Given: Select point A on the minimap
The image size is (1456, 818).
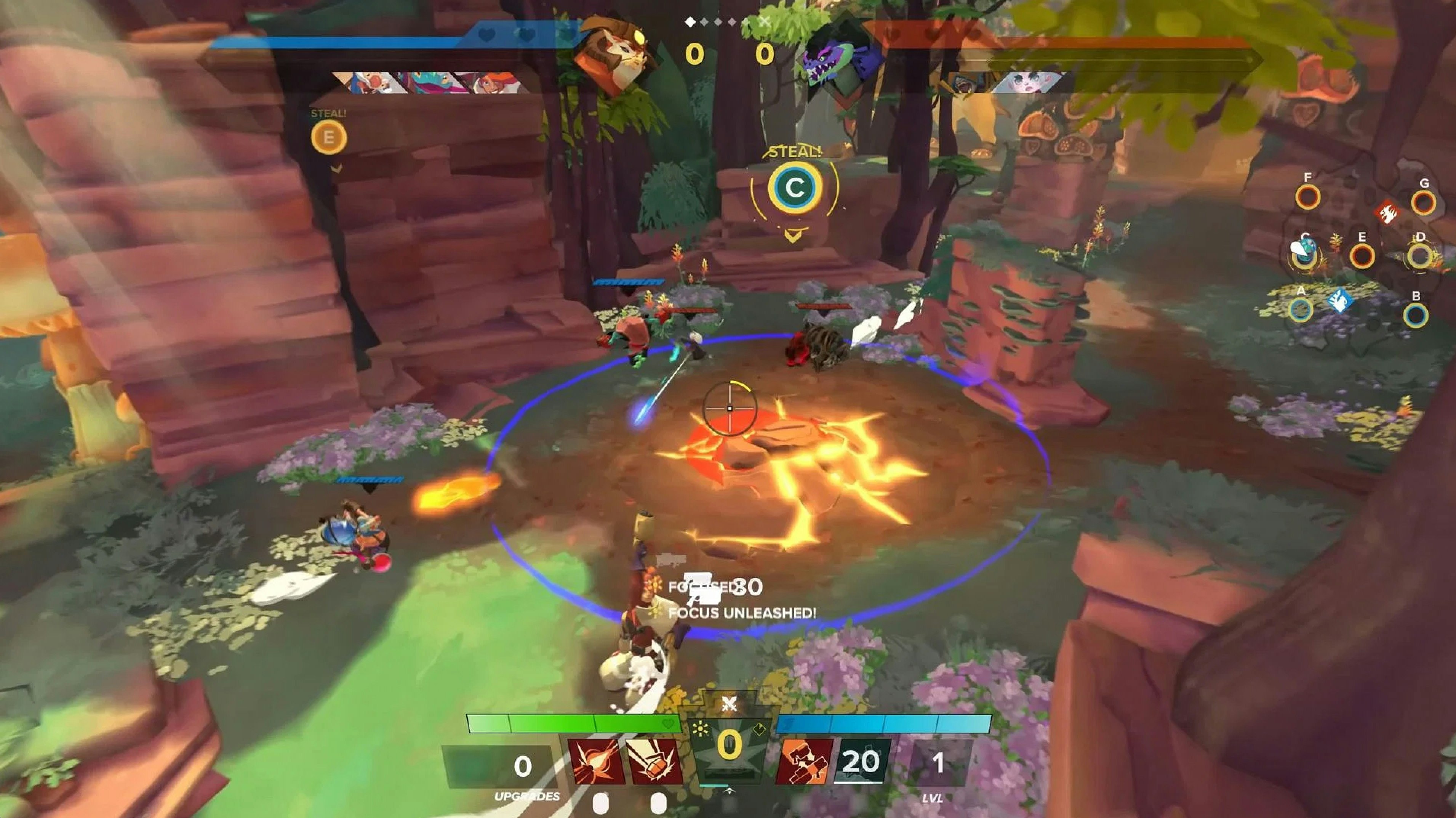Looking at the screenshot, I should tap(1300, 310).
